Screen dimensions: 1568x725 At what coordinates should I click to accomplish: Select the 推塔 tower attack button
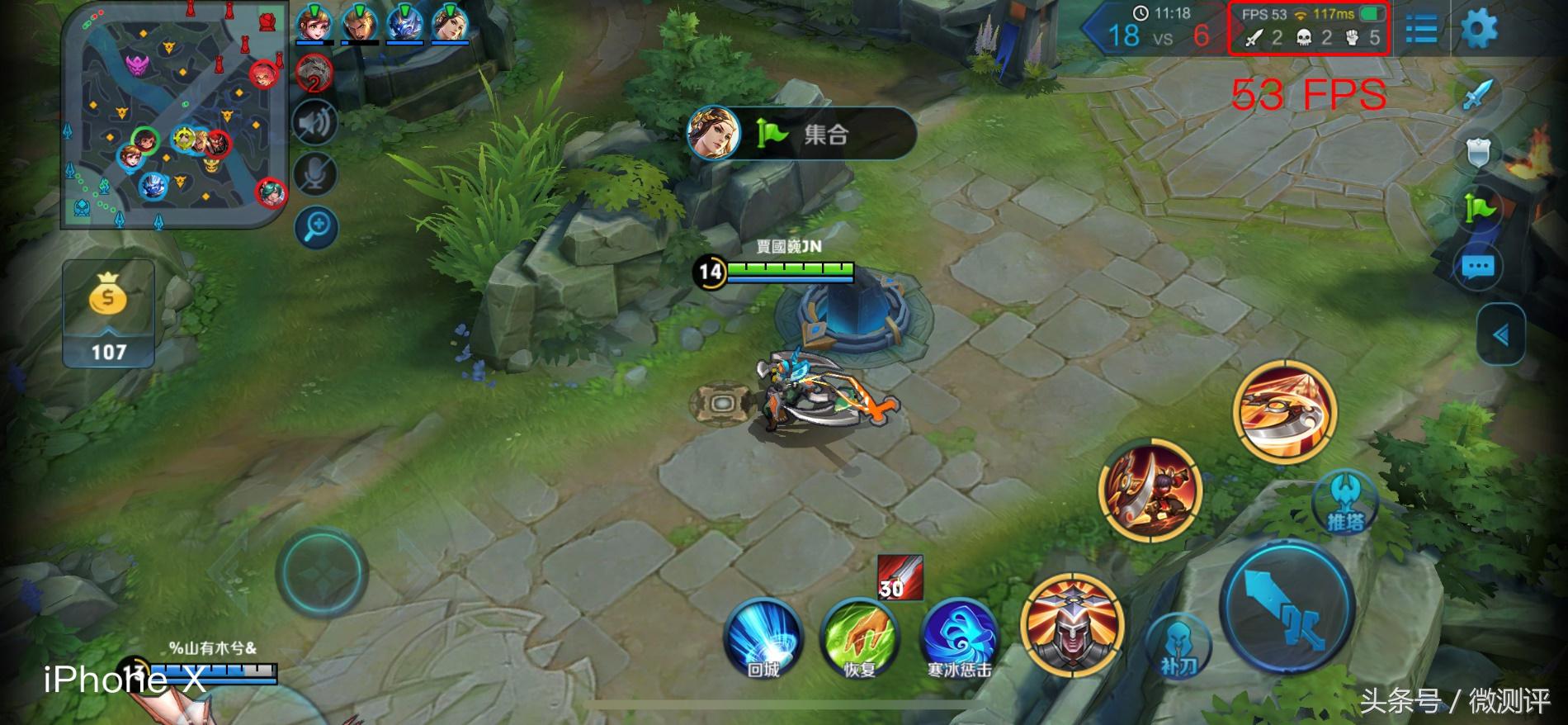pos(1344,501)
